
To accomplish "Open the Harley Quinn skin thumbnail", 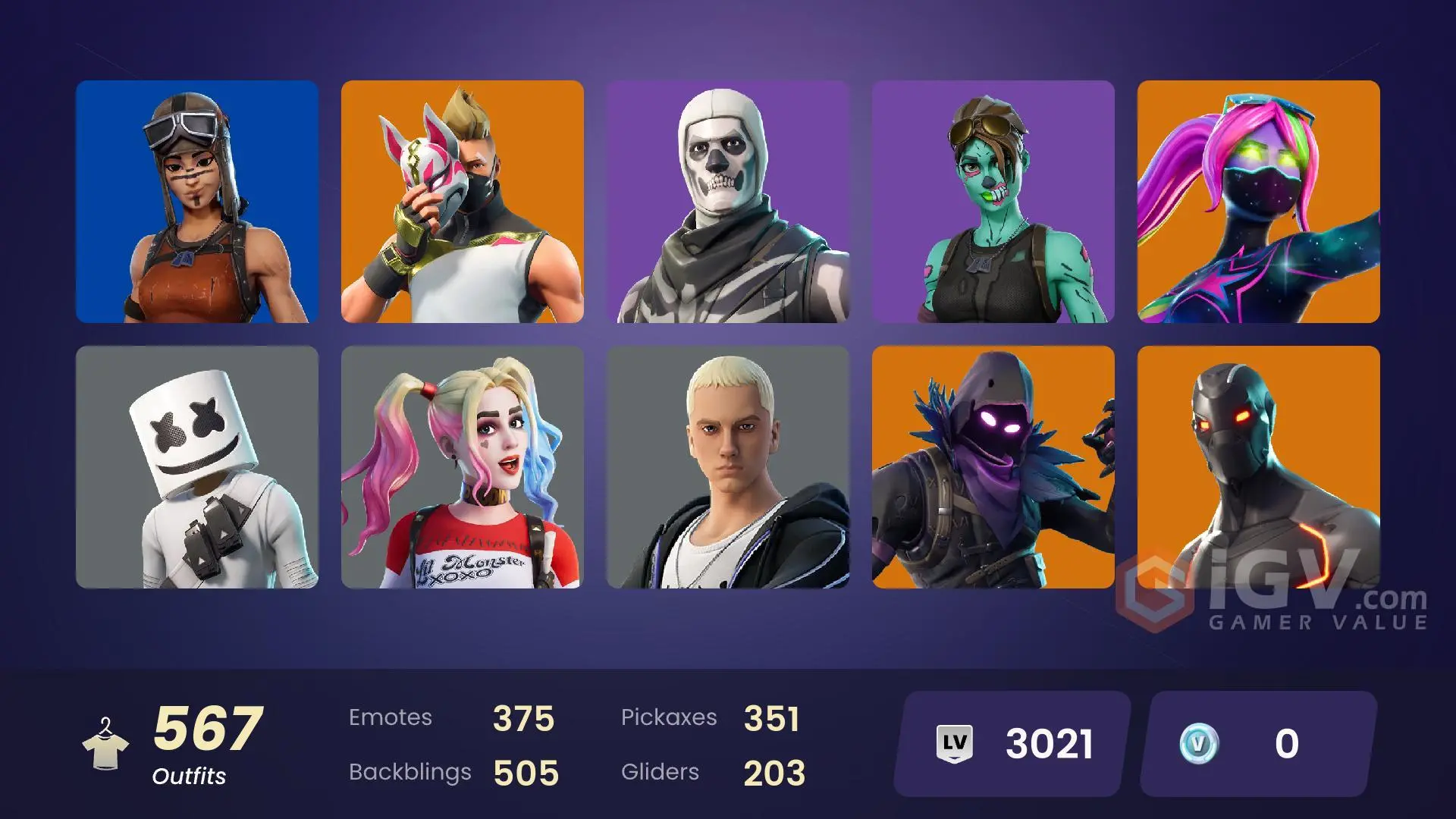I will pos(463,470).
